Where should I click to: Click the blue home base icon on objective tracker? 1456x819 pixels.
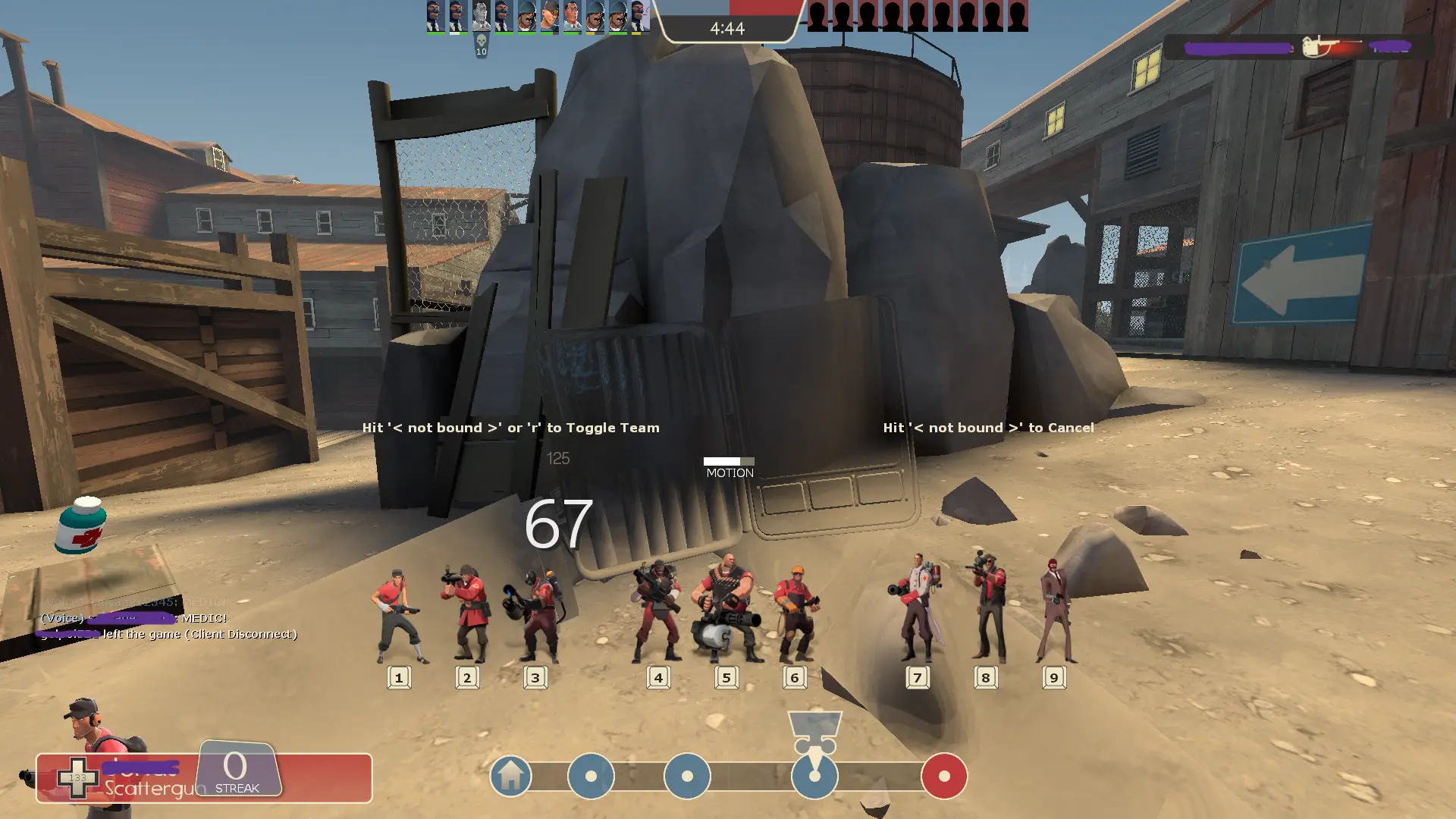click(510, 777)
